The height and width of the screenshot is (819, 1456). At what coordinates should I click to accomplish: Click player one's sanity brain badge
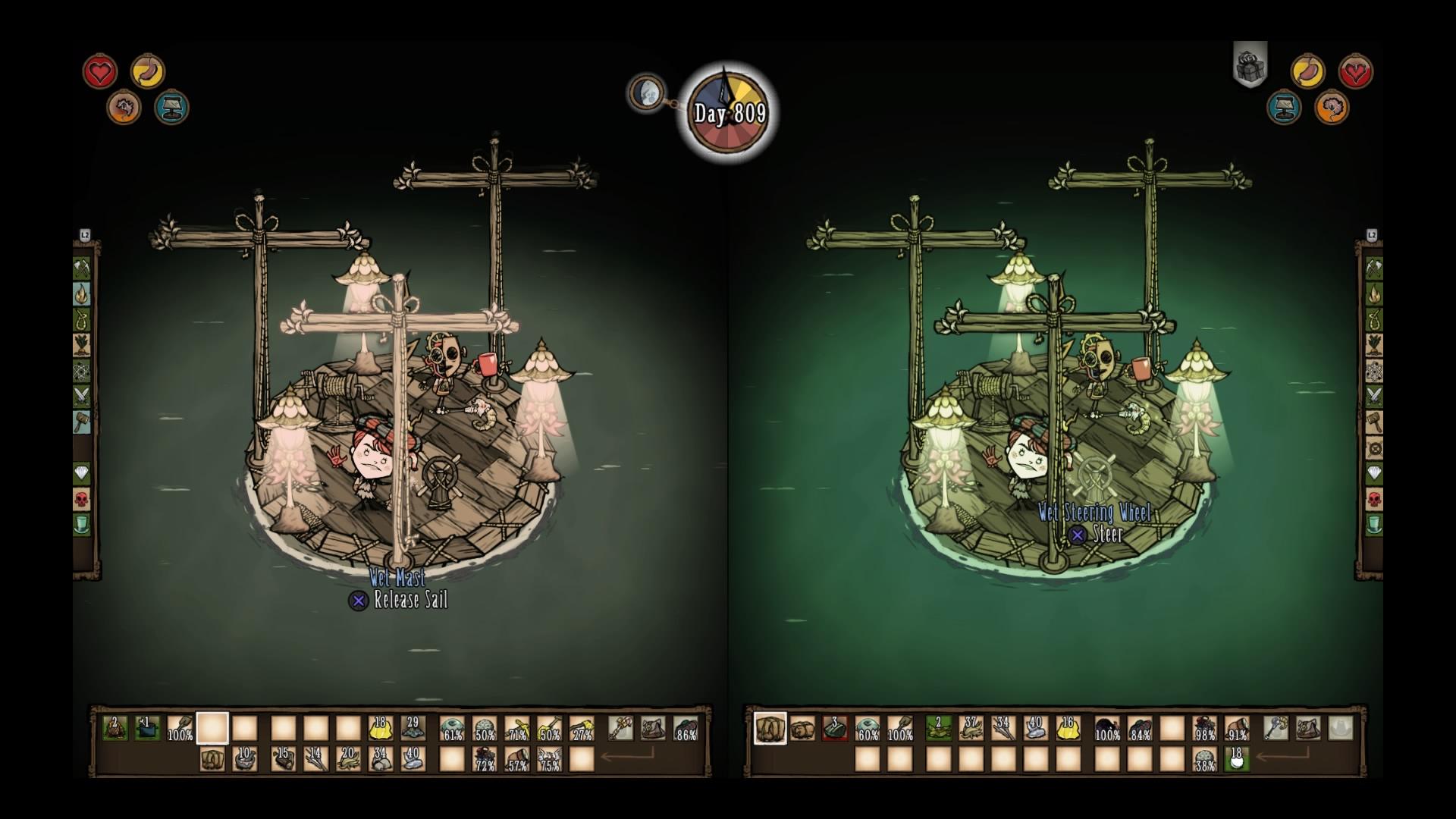(x=124, y=108)
